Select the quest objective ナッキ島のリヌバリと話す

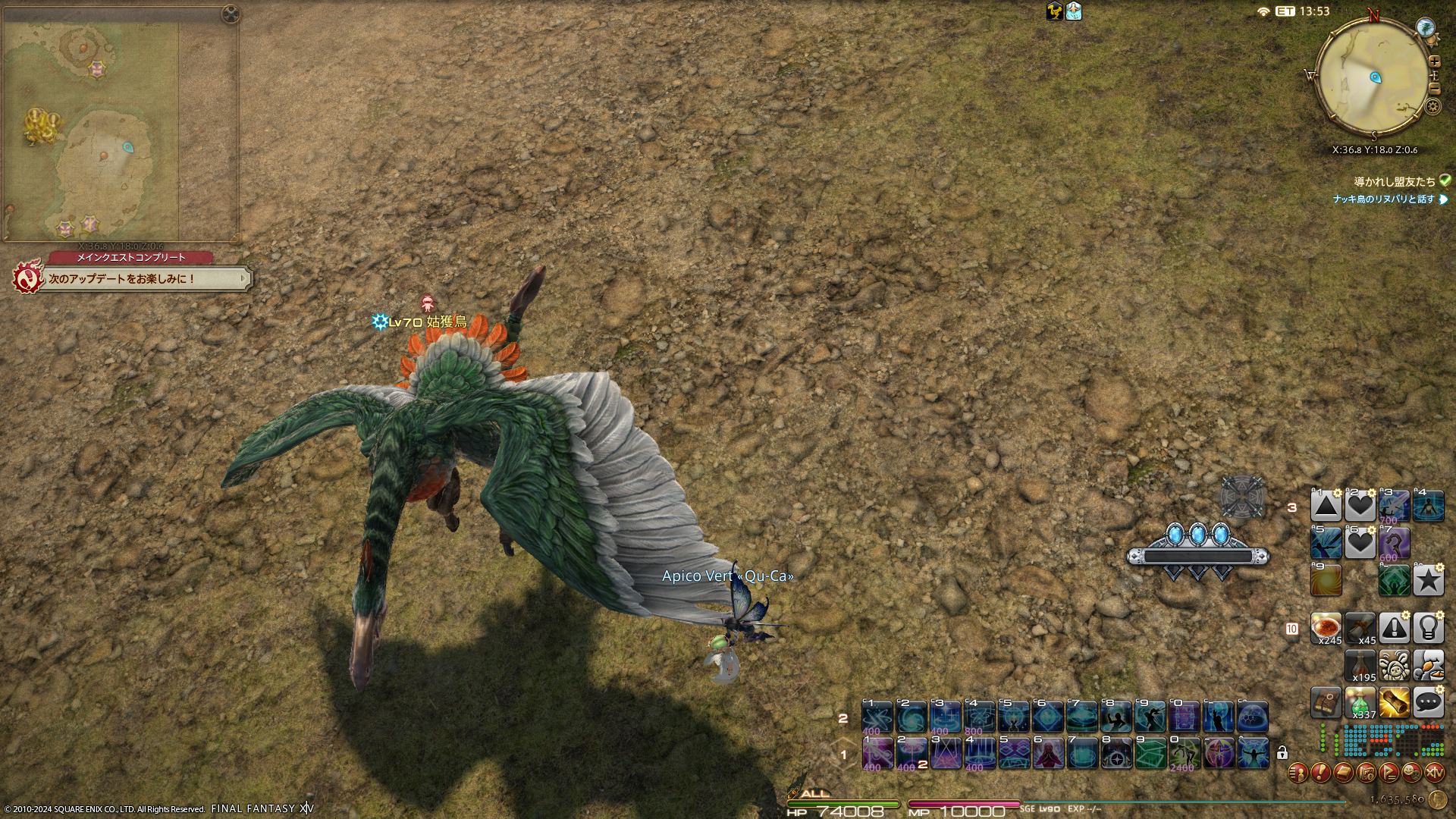pyautogui.click(x=1384, y=199)
